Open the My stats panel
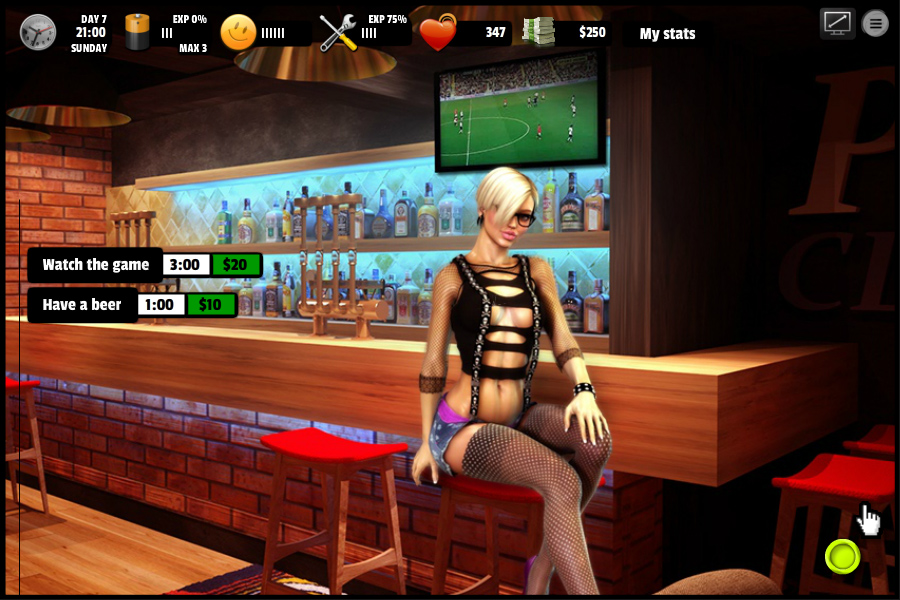 click(x=667, y=34)
